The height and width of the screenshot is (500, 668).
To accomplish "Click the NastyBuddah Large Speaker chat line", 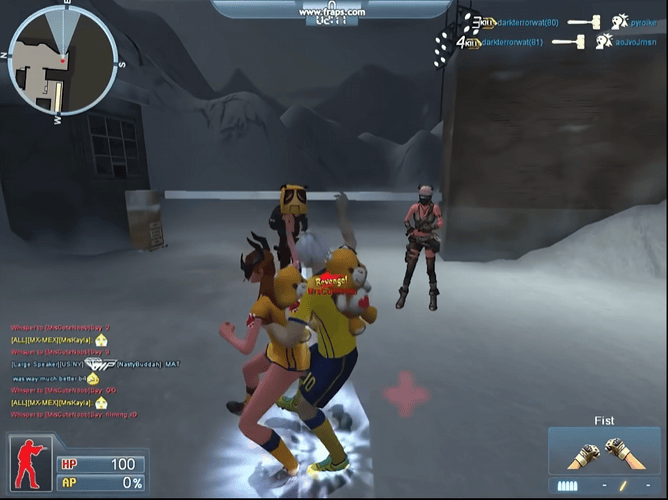I will [95, 363].
